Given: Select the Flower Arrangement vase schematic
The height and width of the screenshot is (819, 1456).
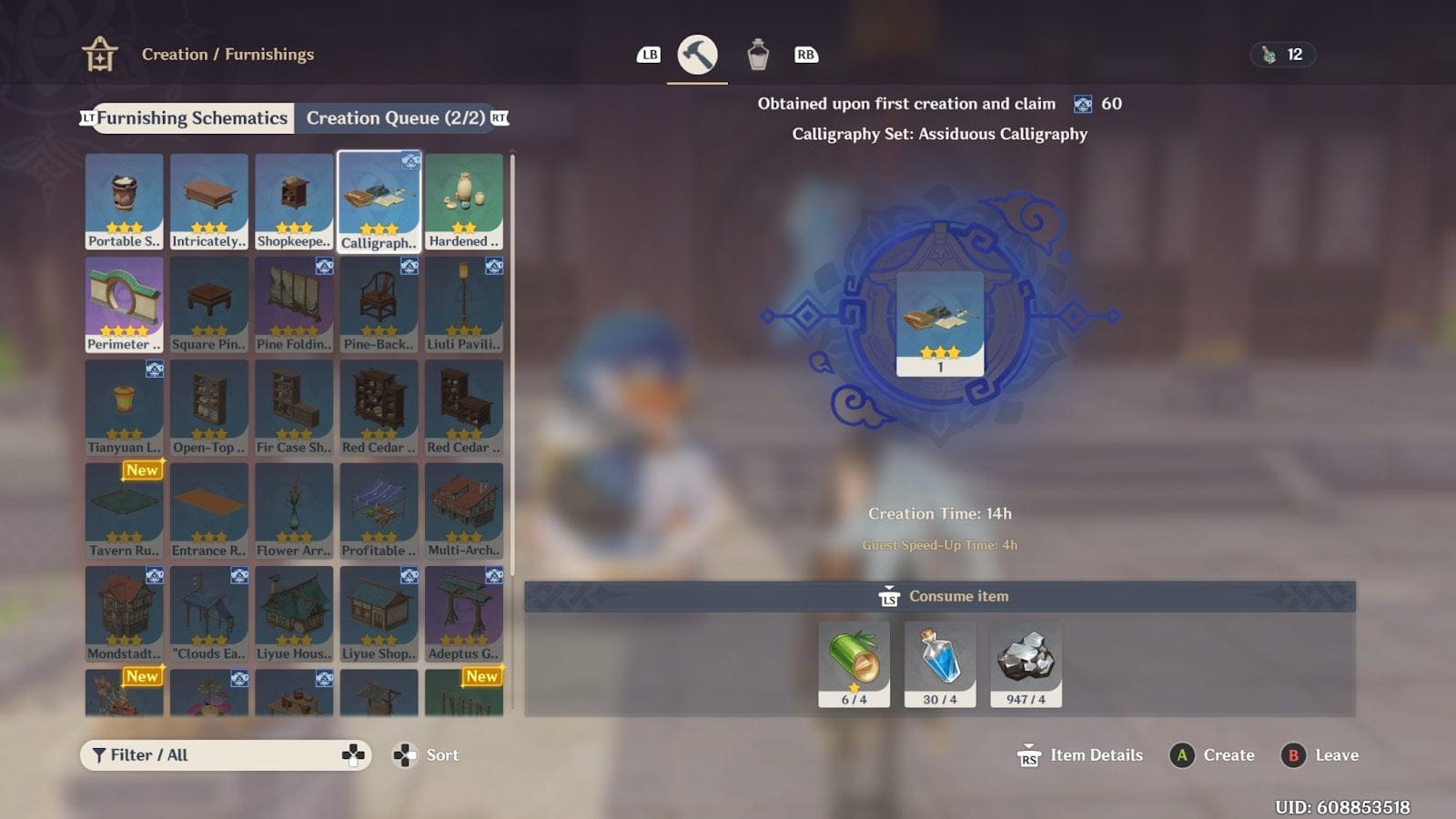Looking at the screenshot, I should [x=294, y=511].
